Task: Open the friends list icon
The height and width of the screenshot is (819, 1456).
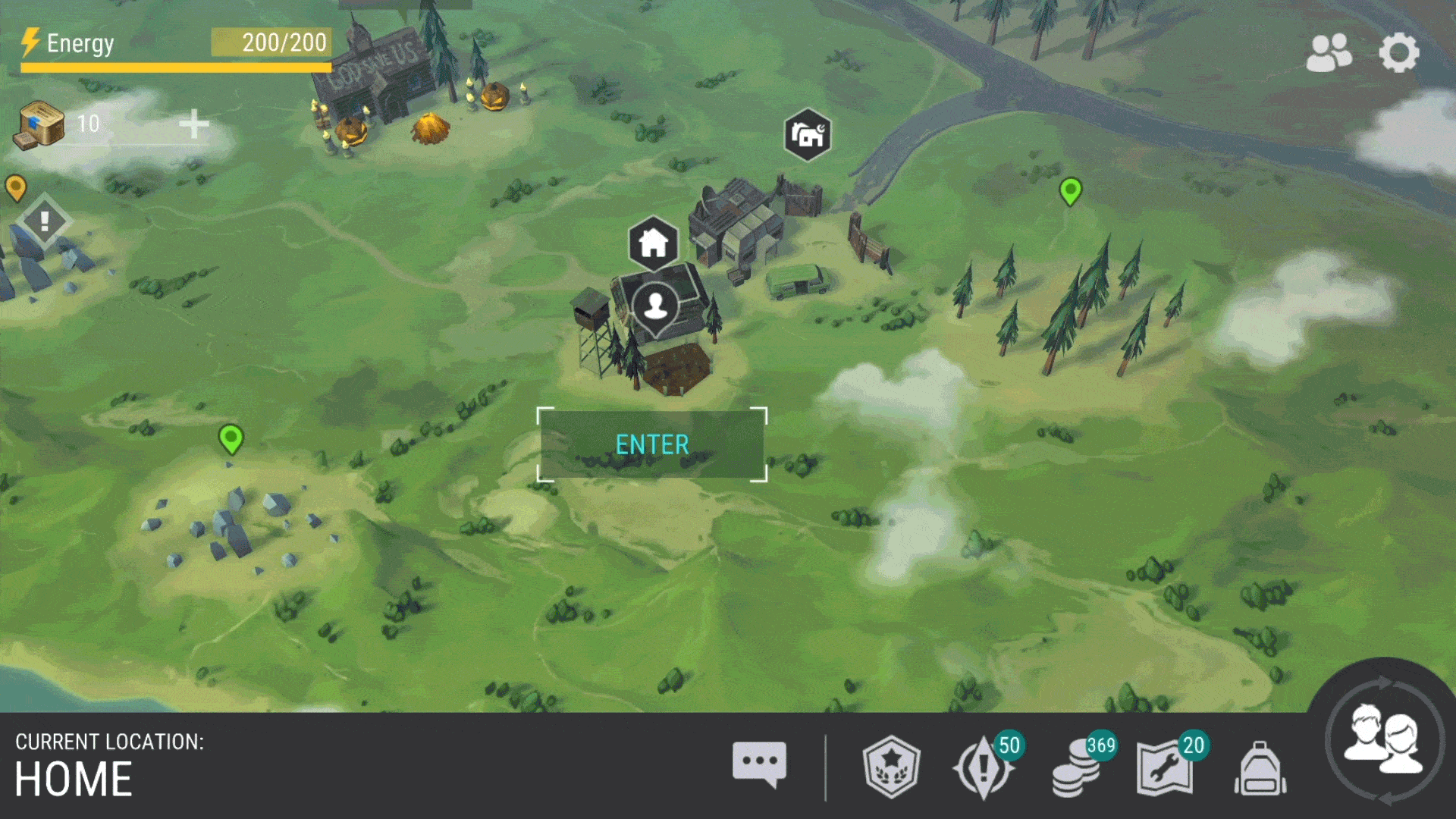Action: pos(1329,53)
